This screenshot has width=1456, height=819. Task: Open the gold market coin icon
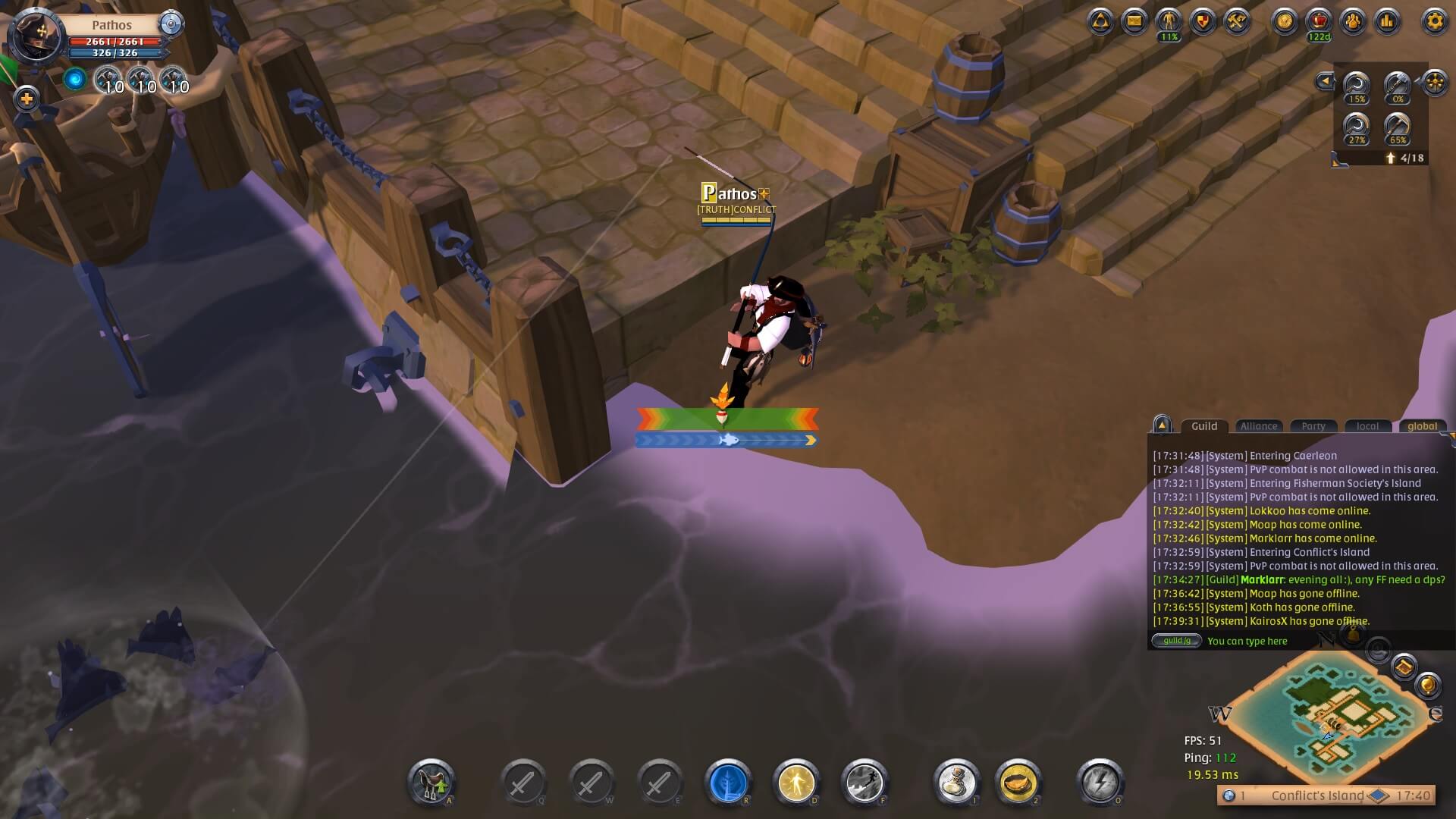[x=1283, y=23]
